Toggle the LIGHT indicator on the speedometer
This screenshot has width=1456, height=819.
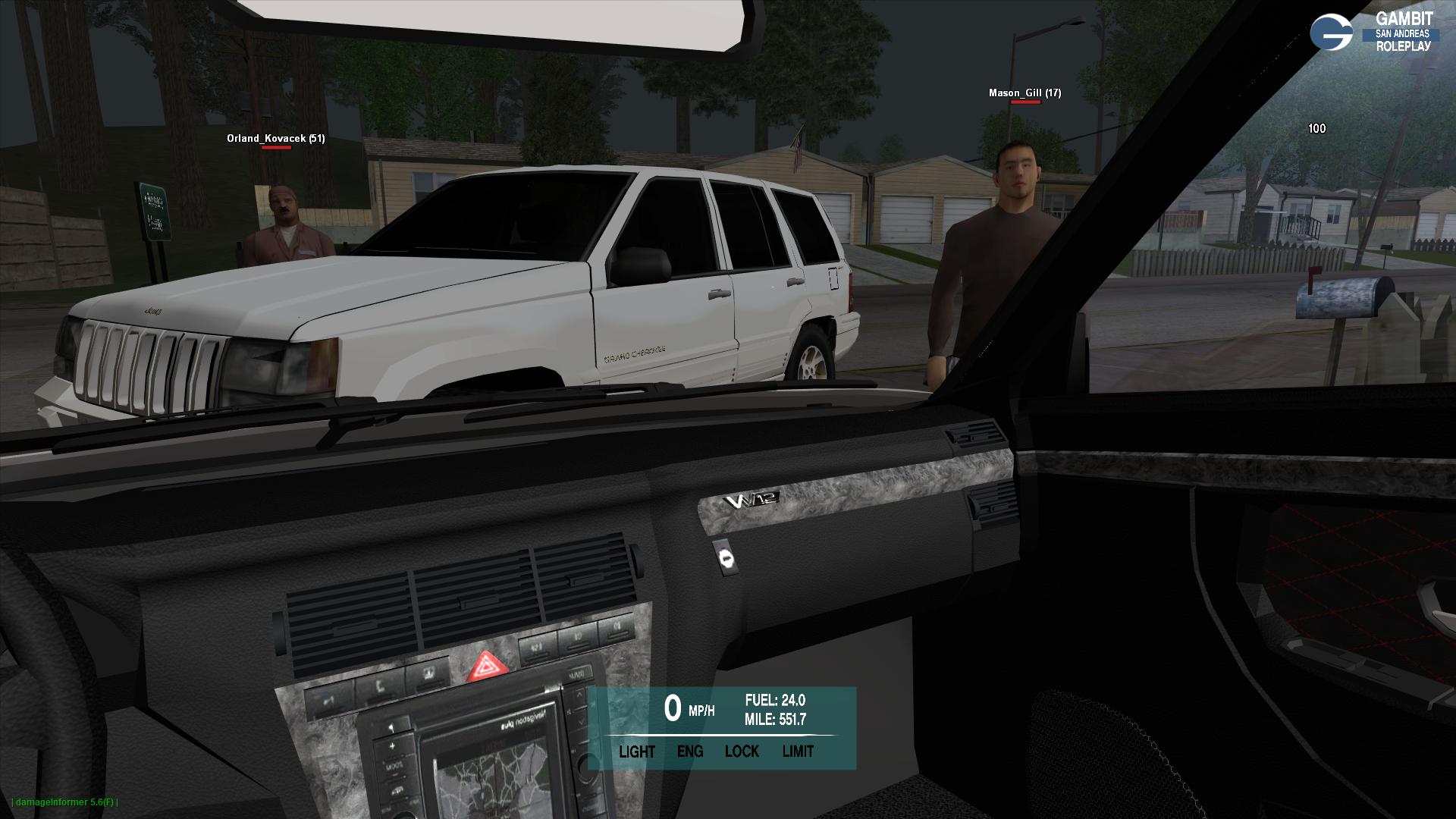point(636,752)
